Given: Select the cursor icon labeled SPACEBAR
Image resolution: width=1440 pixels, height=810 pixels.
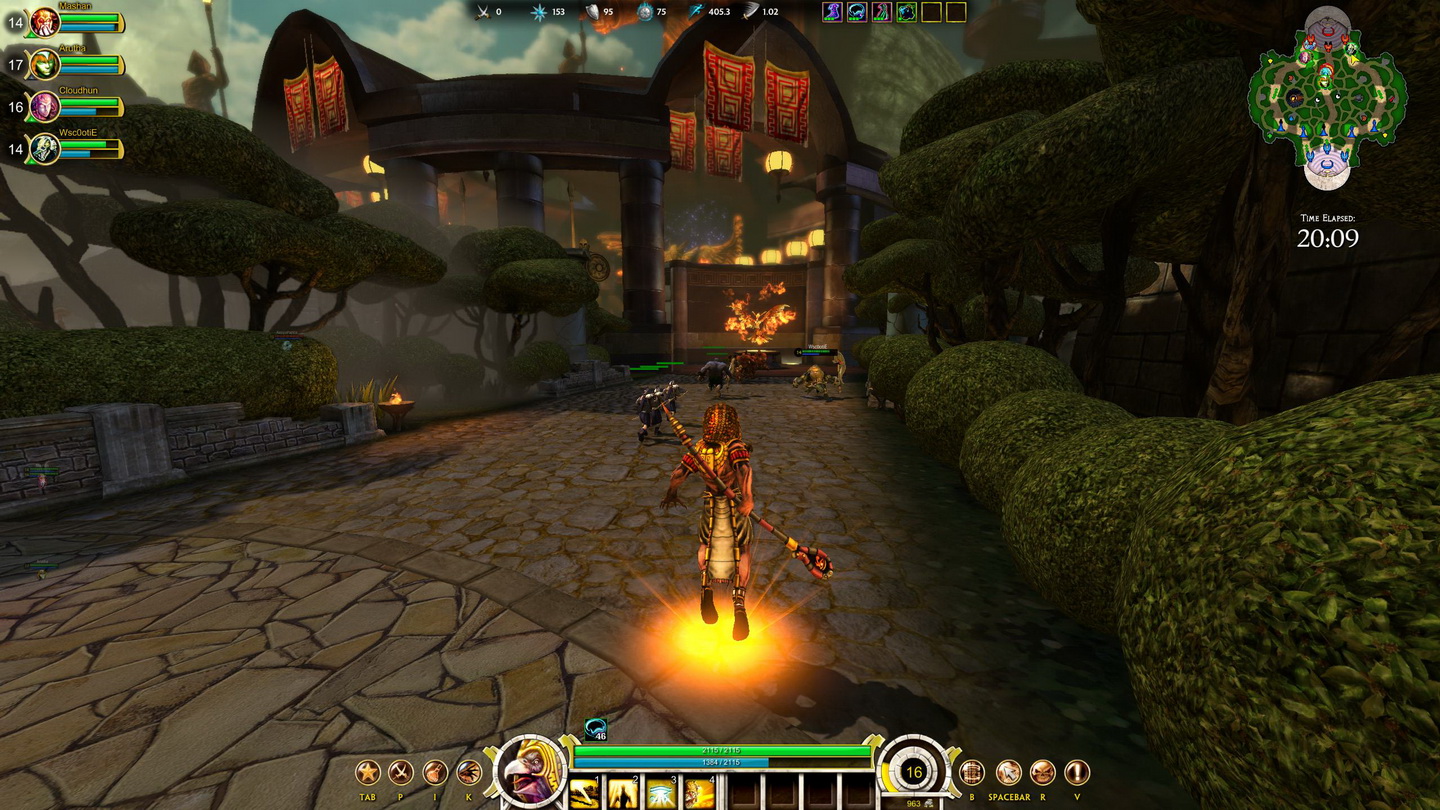Looking at the screenshot, I should 1008,772.
